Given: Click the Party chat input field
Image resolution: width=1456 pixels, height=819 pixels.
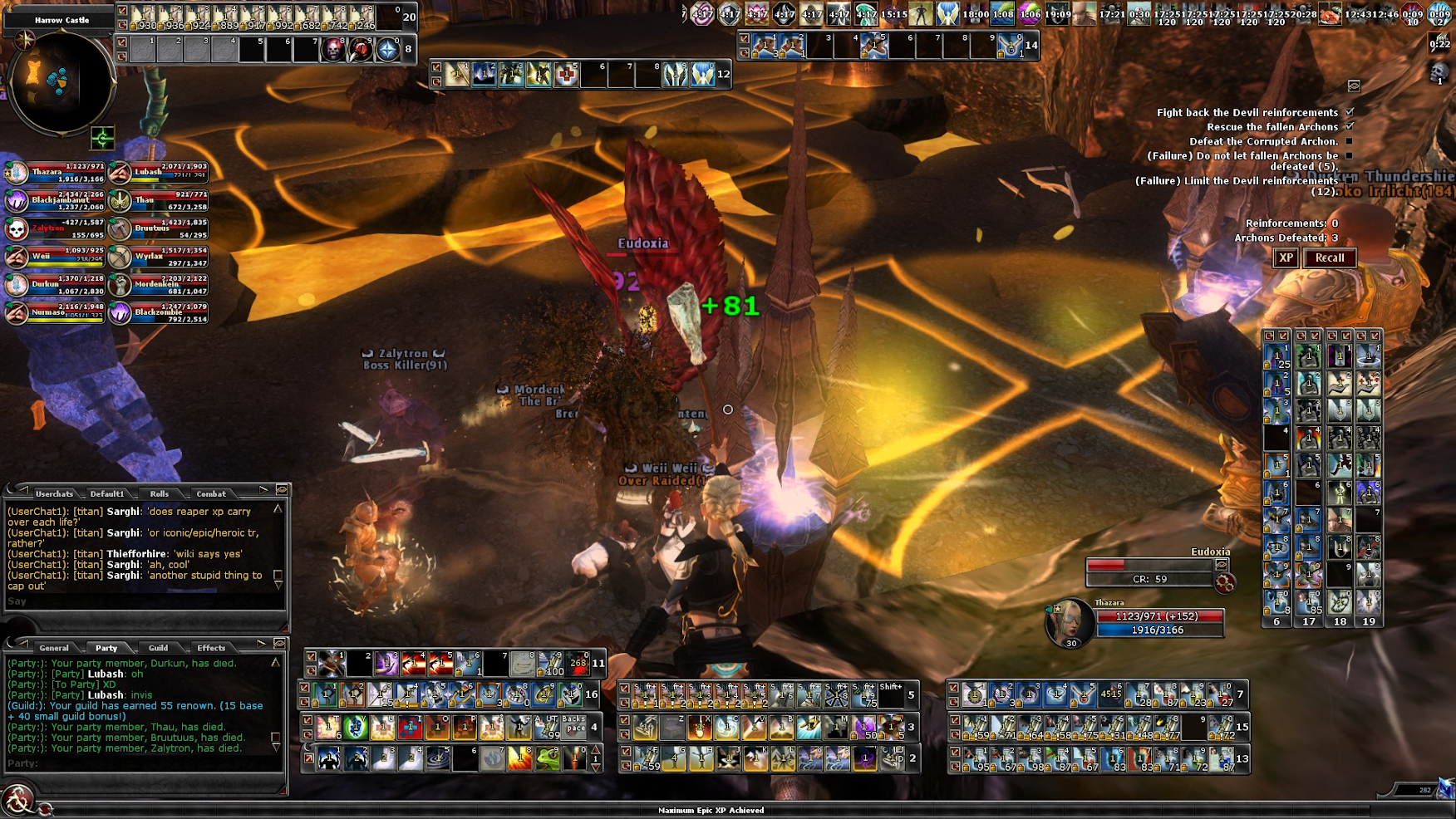Looking at the screenshot, I should click(141, 763).
